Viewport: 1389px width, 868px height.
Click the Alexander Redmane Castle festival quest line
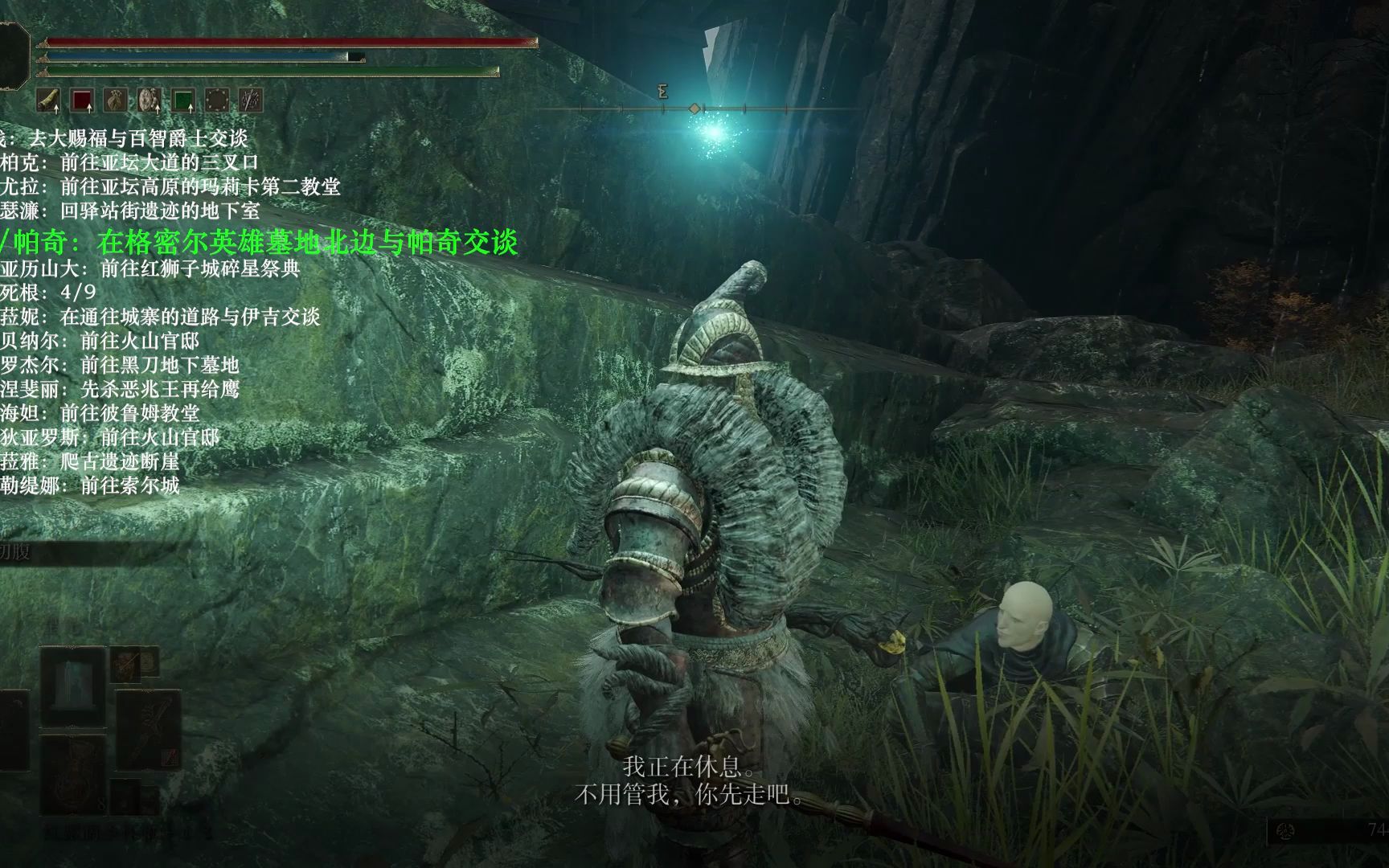pyautogui.click(x=150, y=268)
